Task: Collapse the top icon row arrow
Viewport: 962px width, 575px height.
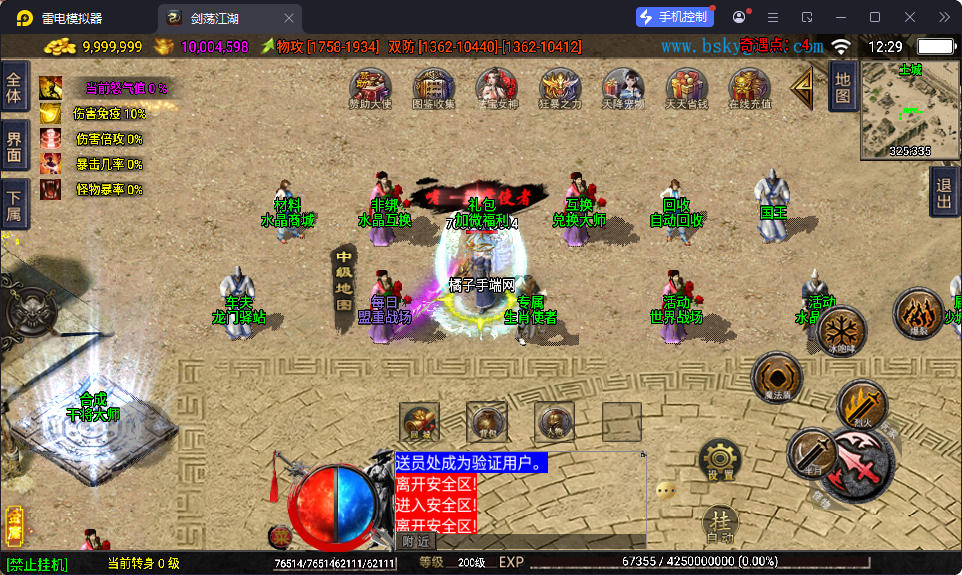Action: click(802, 89)
